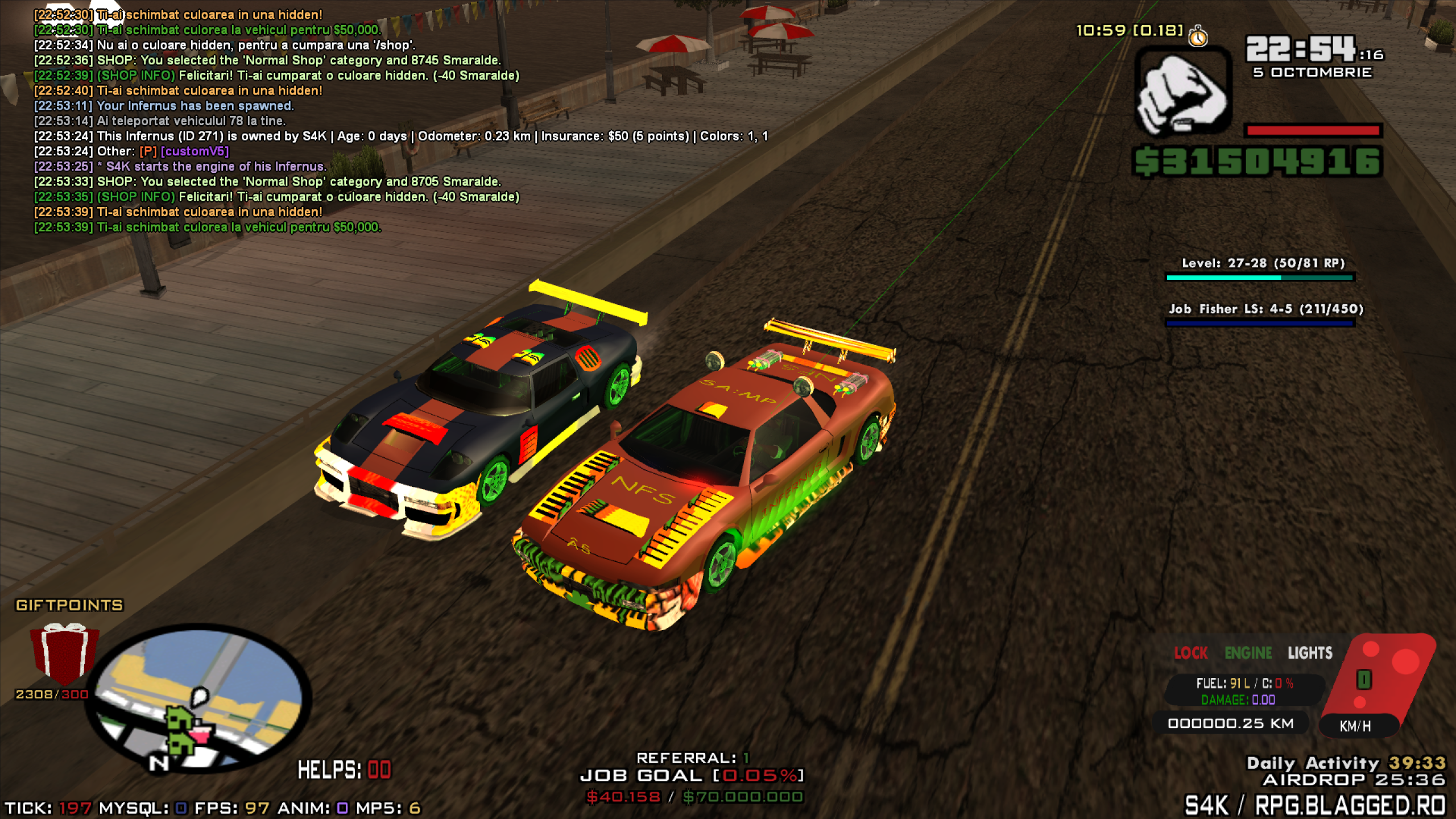1456x819 pixels.
Task: Open the red Giftpoints gift box
Action: (x=64, y=653)
